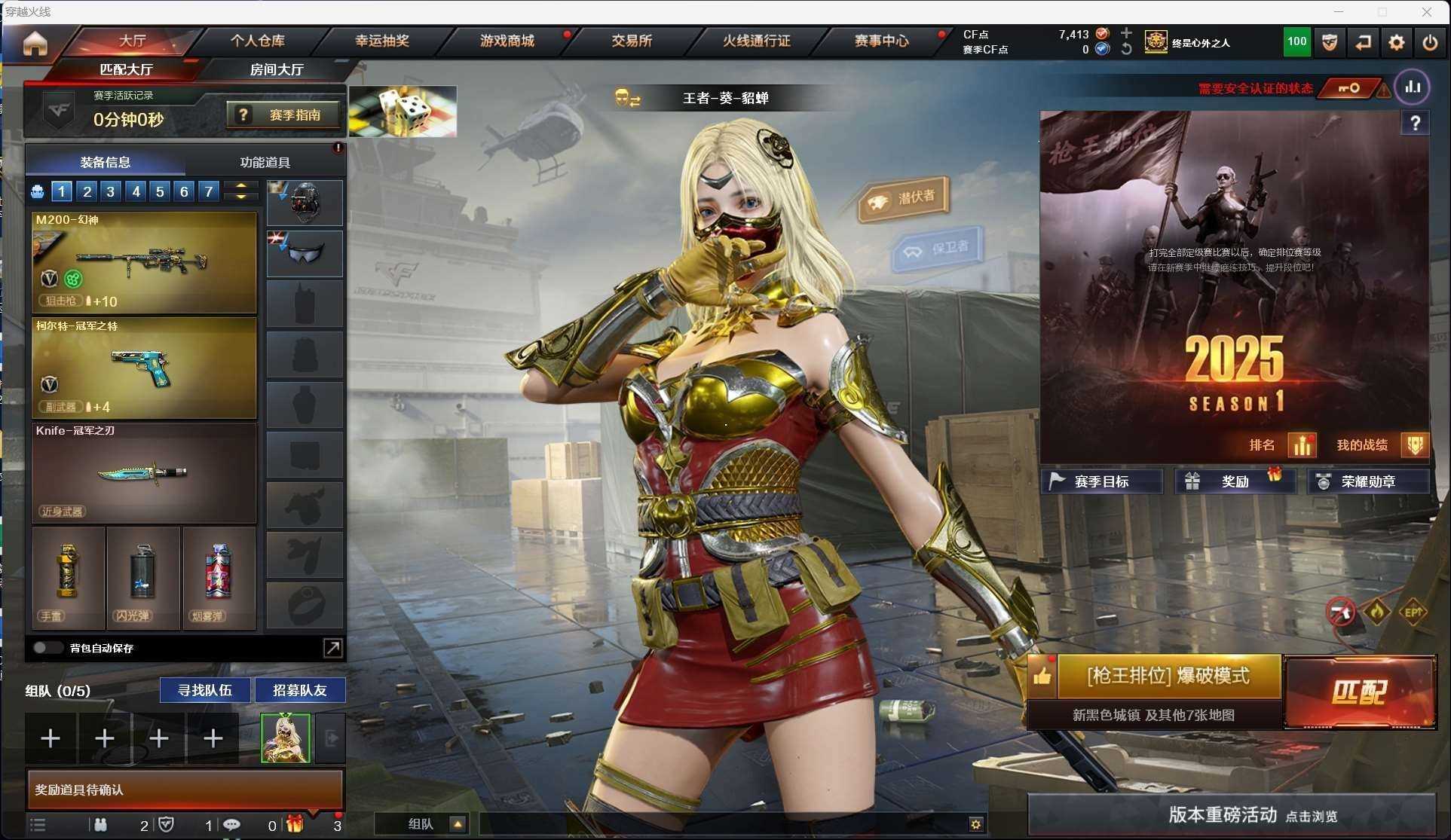Switch to 房间大厅 tab
The width and height of the screenshot is (1451, 840).
click(277, 69)
